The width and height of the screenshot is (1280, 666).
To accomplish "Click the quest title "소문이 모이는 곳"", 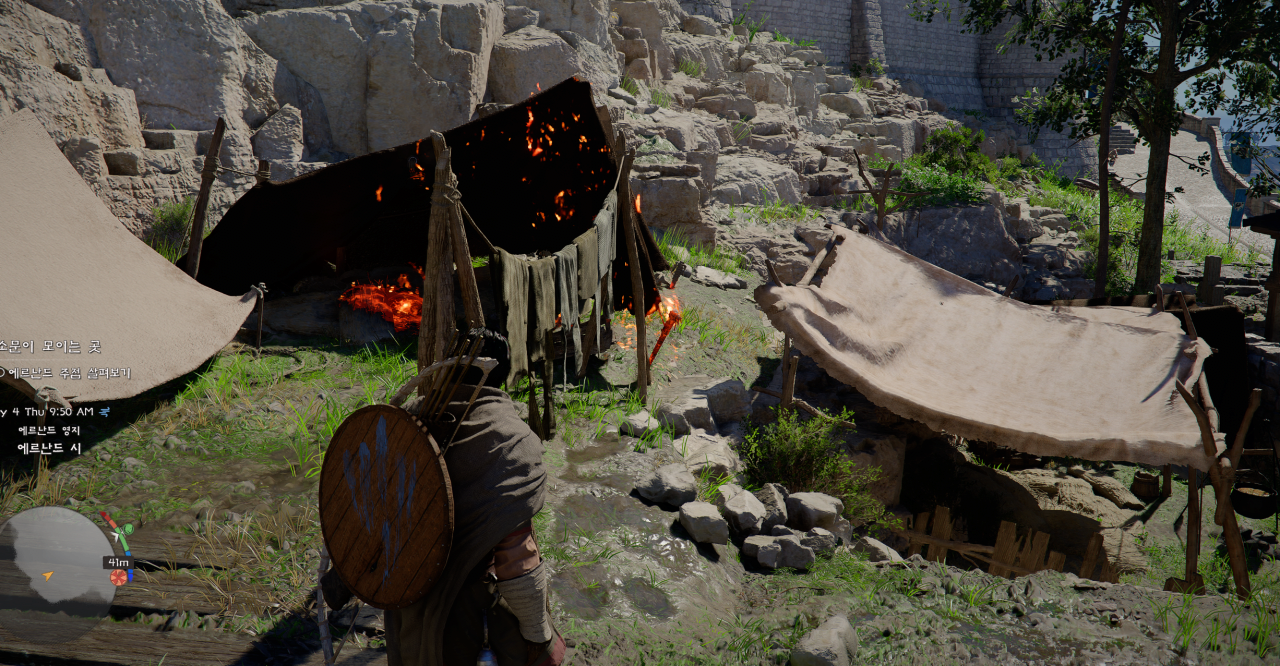I will click(x=50, y=346).
